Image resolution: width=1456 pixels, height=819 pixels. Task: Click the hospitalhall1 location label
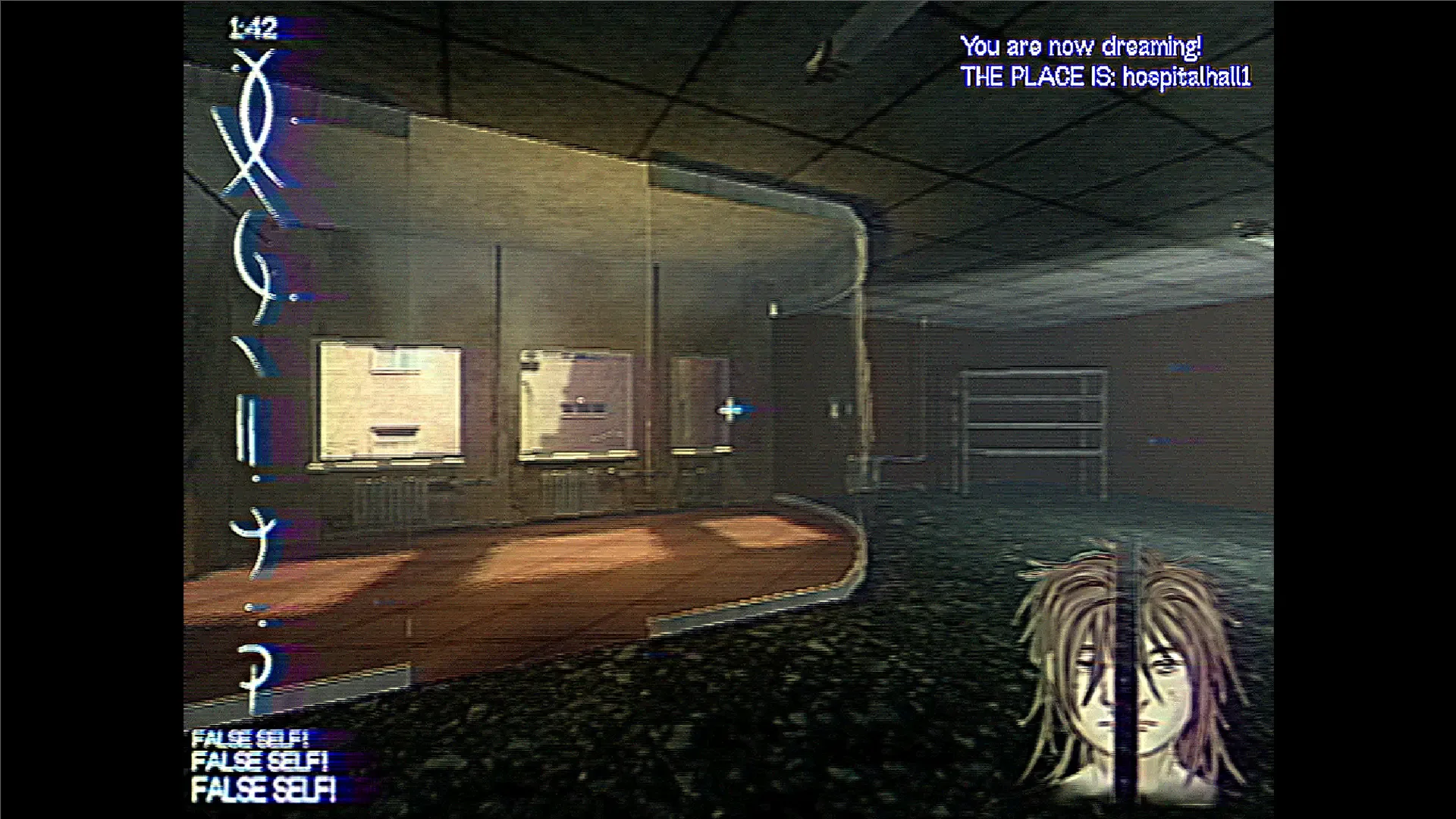(1188, 77)
